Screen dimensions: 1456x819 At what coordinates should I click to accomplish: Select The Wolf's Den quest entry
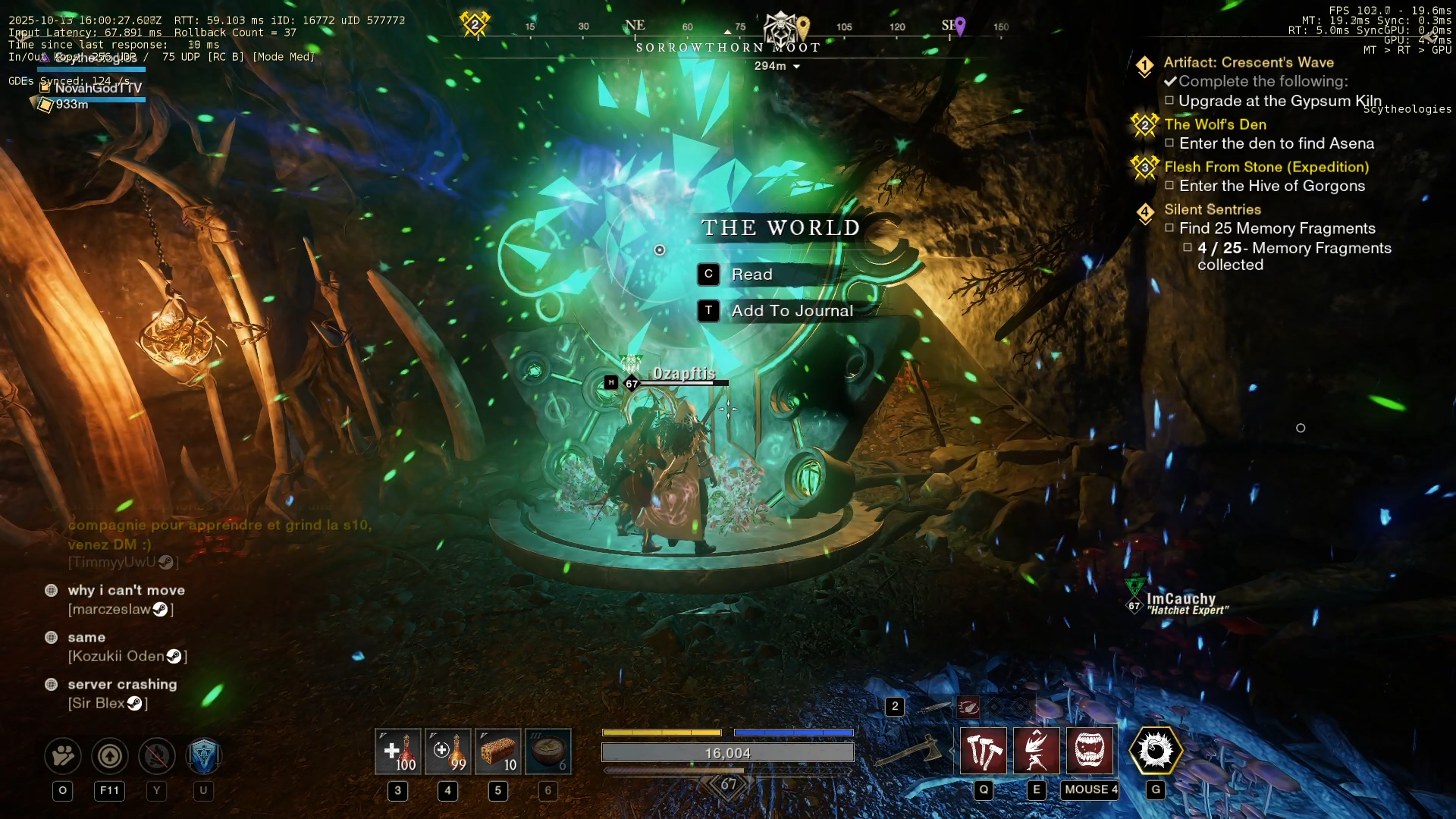(1215, 124)
